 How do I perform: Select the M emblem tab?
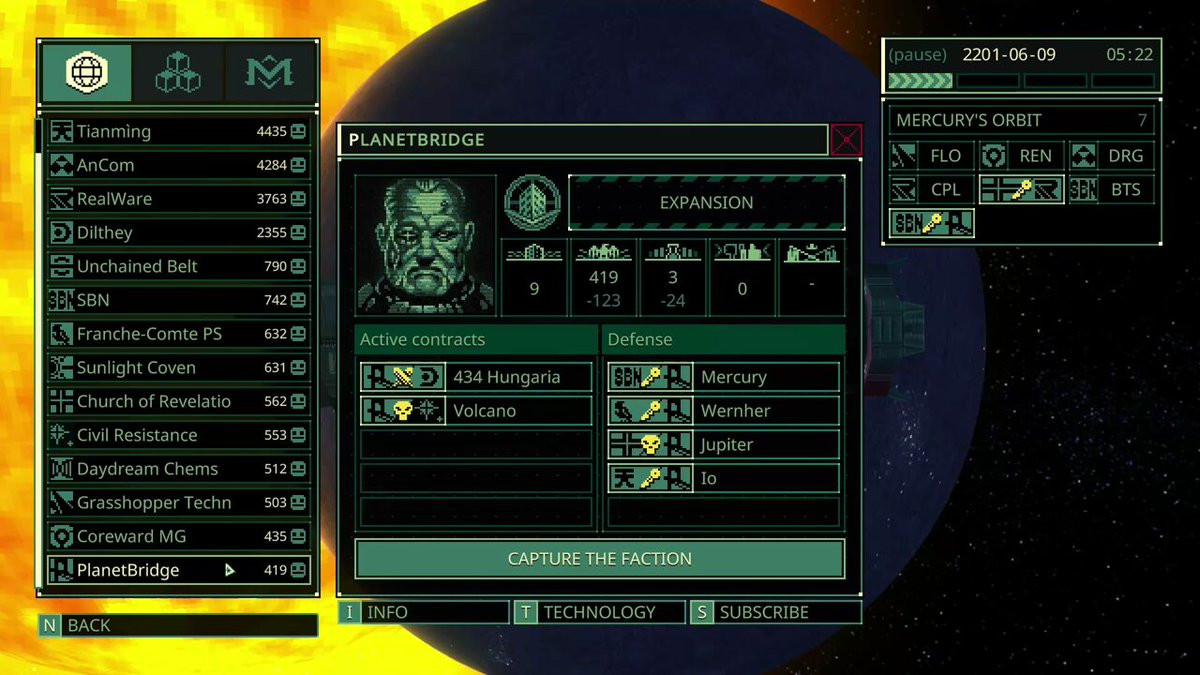tap(268, 72)
